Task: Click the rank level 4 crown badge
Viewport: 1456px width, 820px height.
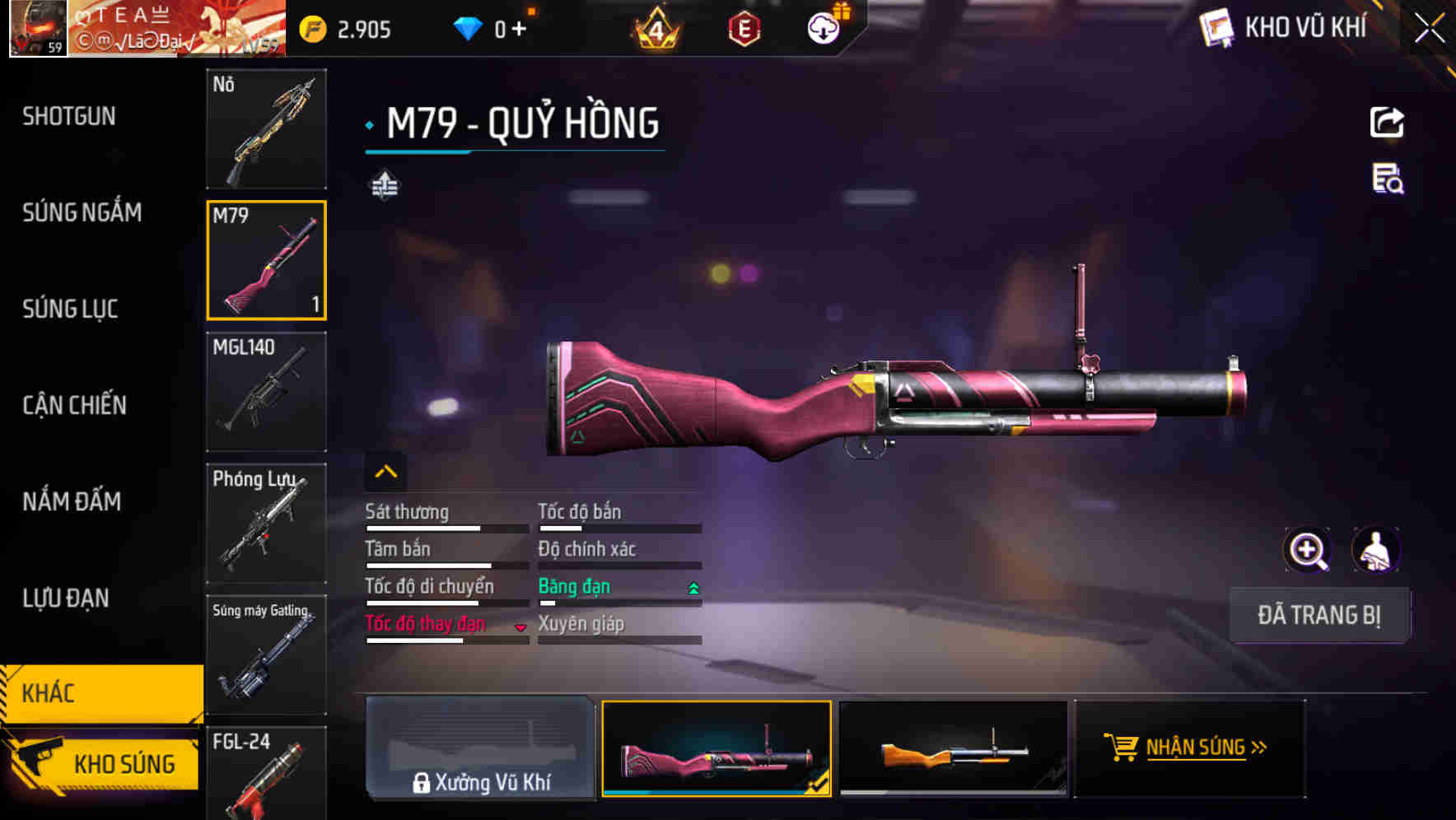Action: [653, 27]
